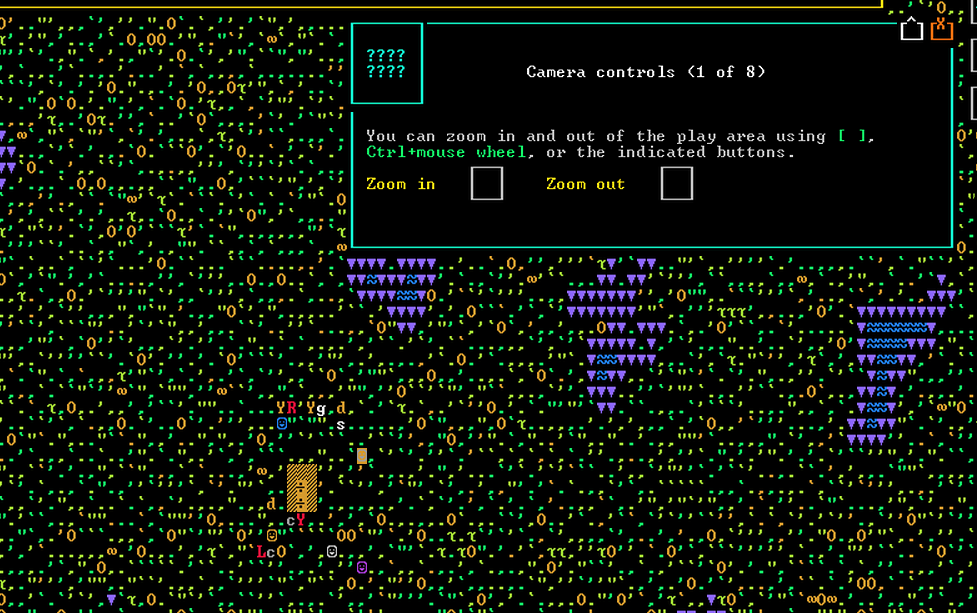Click the Zoom out button box
The height and width of the screenshot is (613, 977).
[677, 184]
